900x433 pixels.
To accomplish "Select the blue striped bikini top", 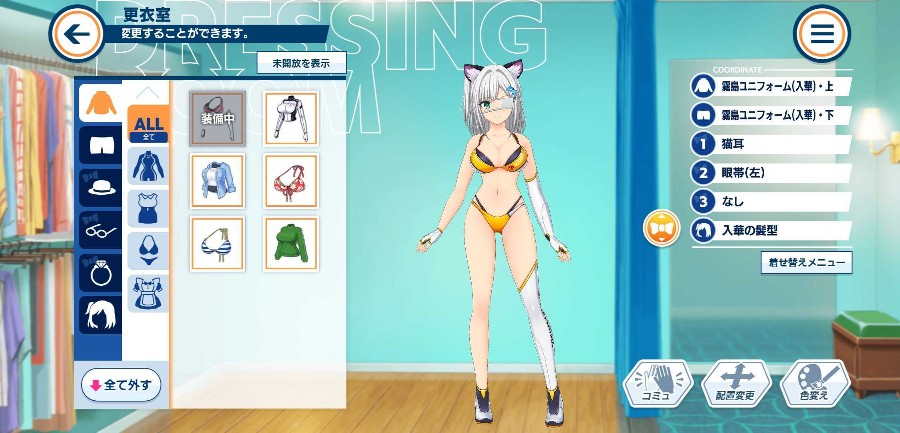I will point(217,243).
